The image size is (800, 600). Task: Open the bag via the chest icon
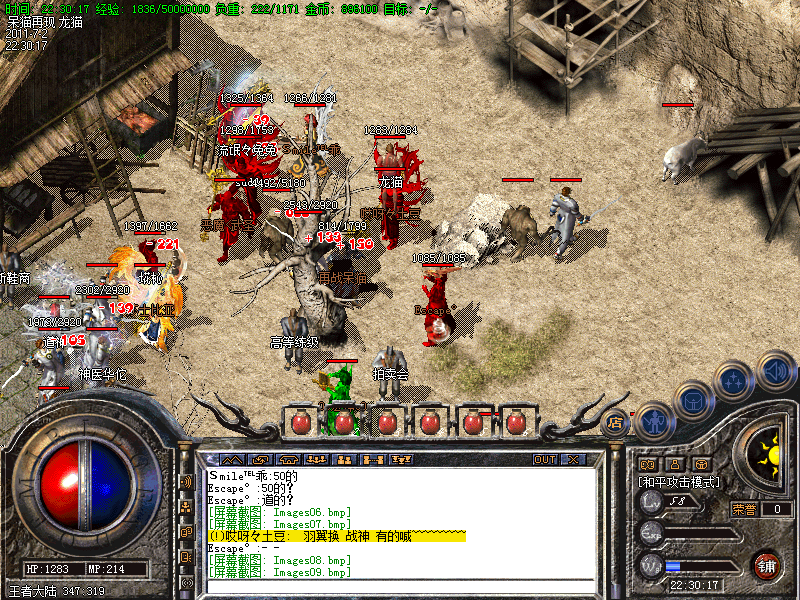click(x=693, y=401)
